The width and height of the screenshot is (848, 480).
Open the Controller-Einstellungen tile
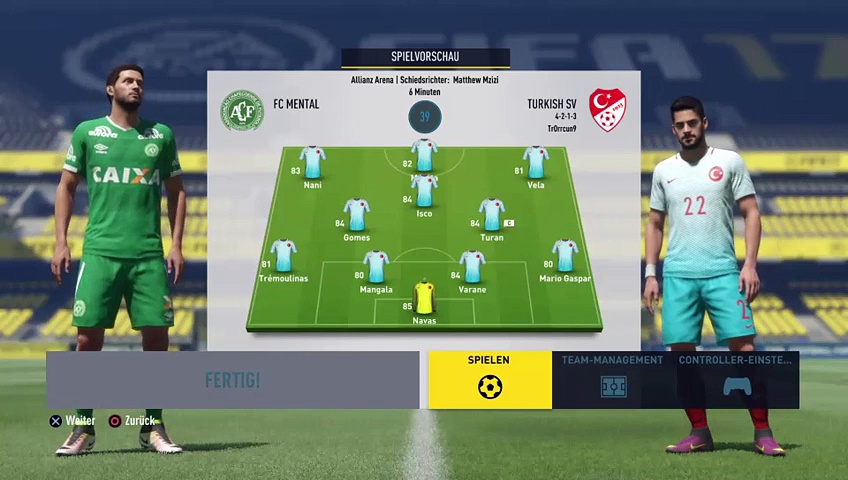[736, 380]
